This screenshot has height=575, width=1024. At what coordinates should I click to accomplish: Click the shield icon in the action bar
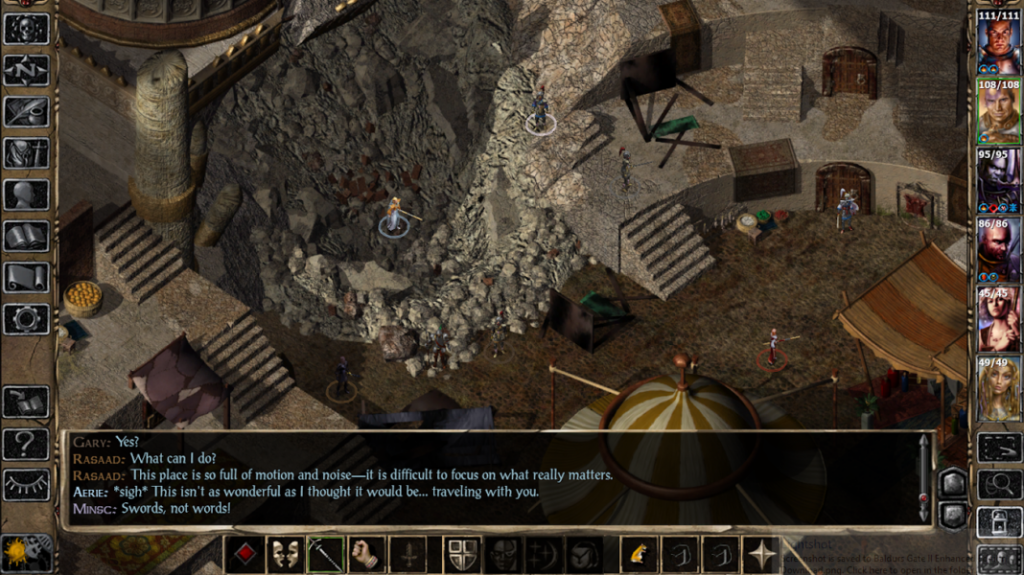[x=461, y=554]
